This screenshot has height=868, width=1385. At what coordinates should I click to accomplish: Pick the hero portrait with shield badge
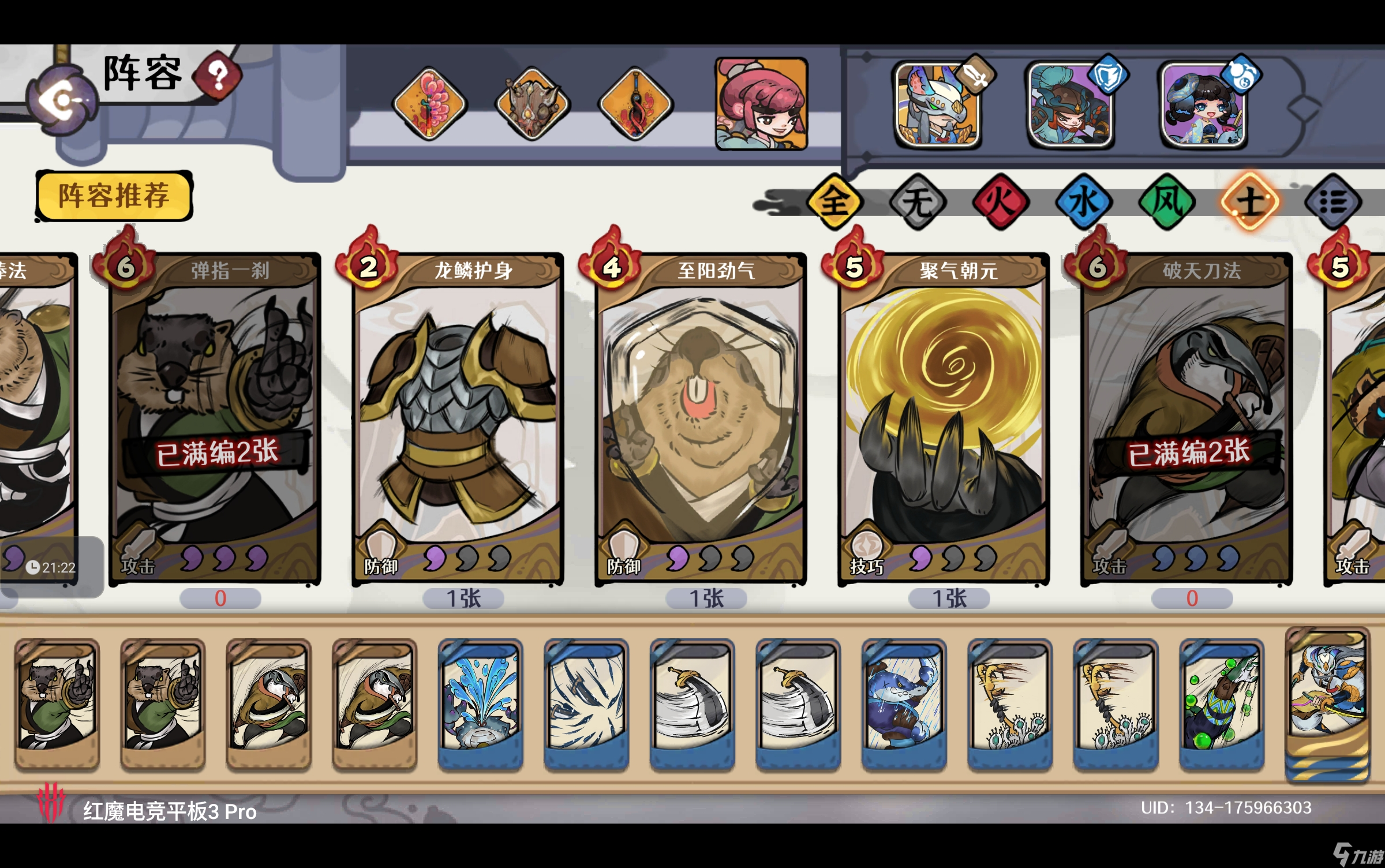pos(1071,106)
